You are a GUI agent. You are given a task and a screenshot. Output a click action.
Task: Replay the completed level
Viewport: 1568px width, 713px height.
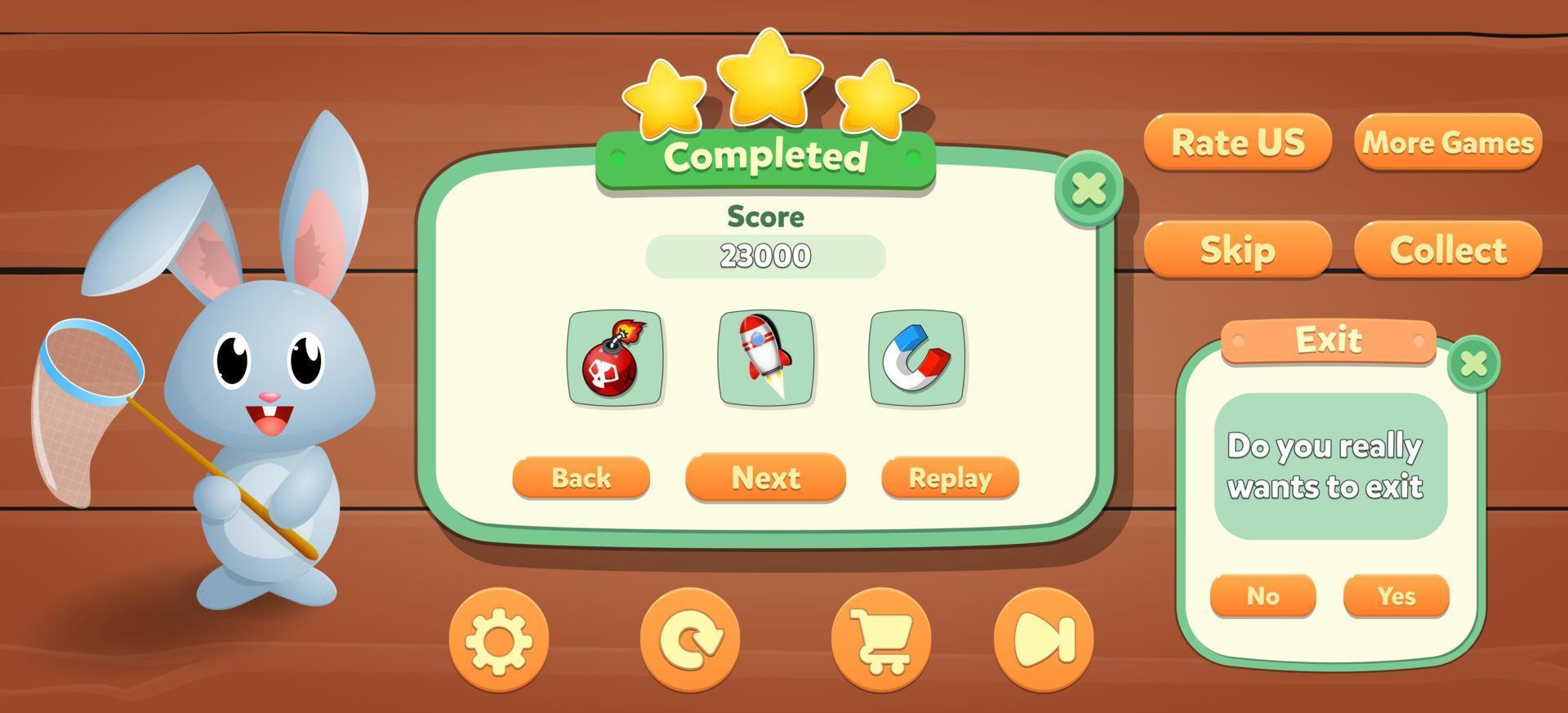[x=949, y=478]
